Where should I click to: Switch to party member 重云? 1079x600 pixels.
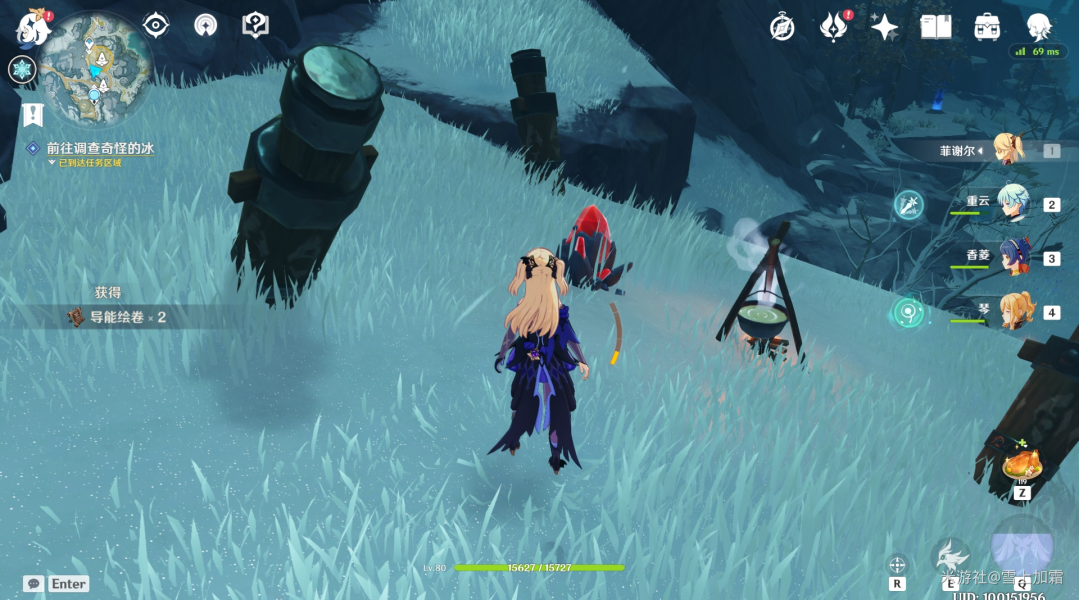point(1013,203)
